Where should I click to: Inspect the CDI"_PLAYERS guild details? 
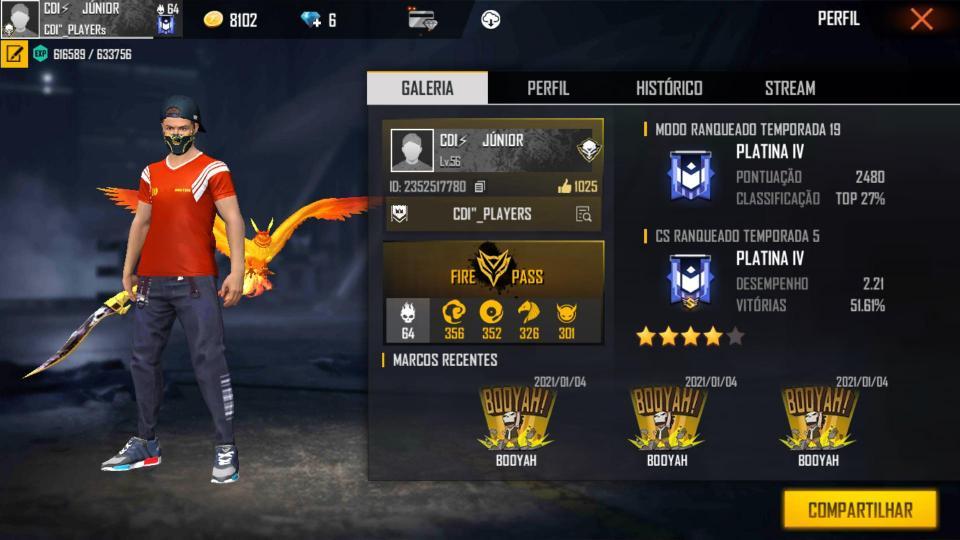(583, 214)
